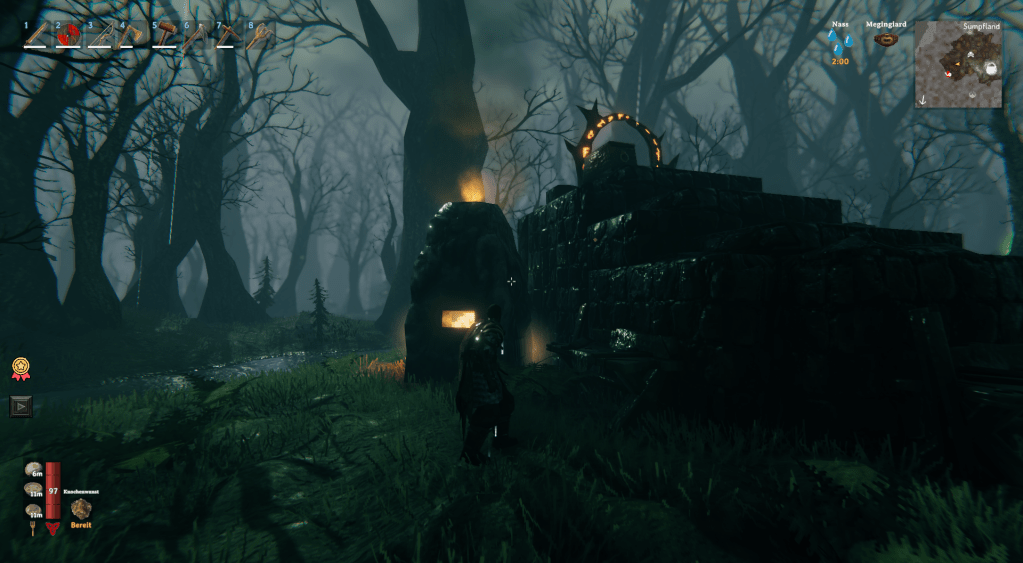Select the hoe in hotbar slot 6
1023x563 pixels.
click(196, 35)
